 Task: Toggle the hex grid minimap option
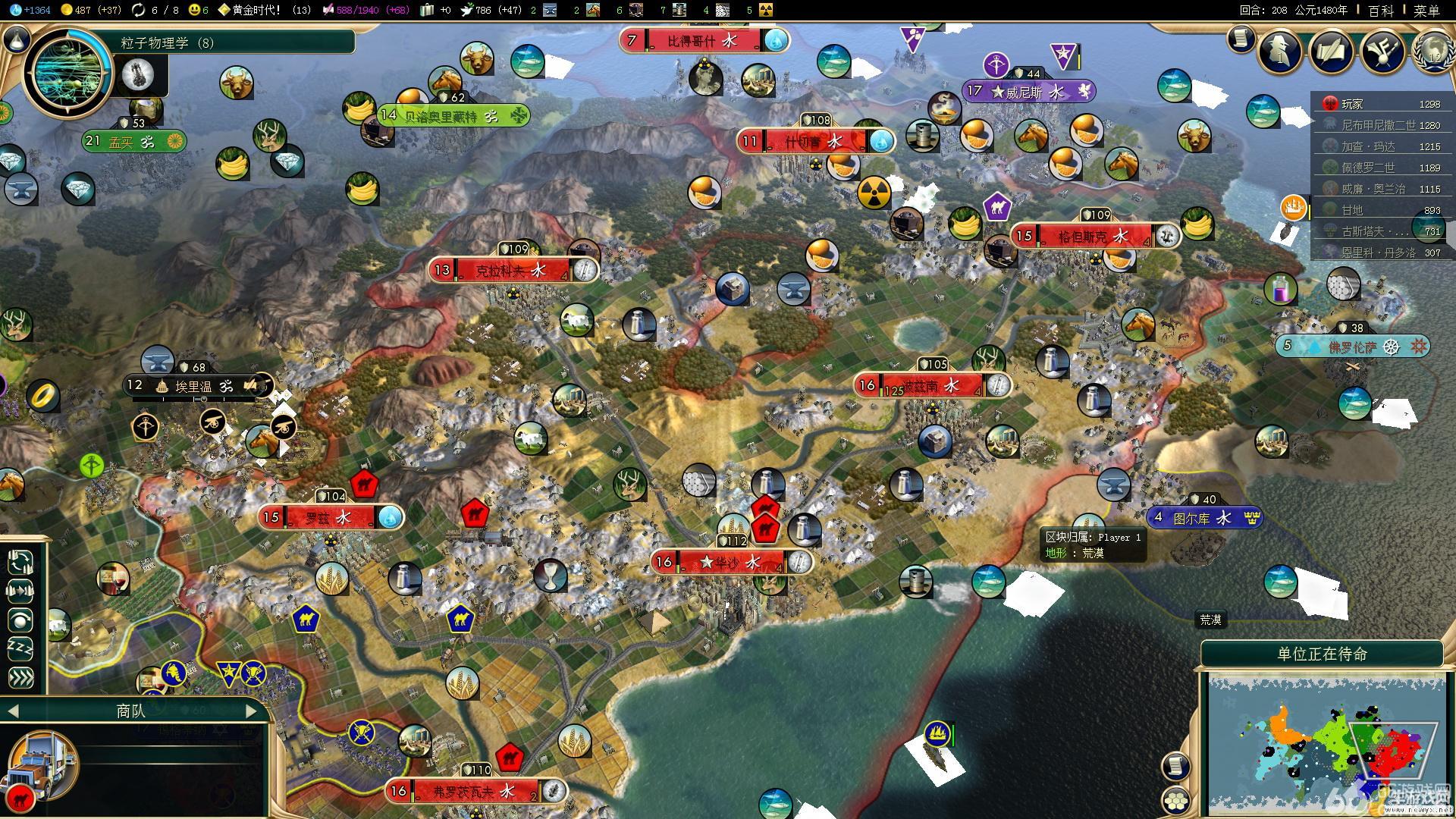tap(1176, 801)
